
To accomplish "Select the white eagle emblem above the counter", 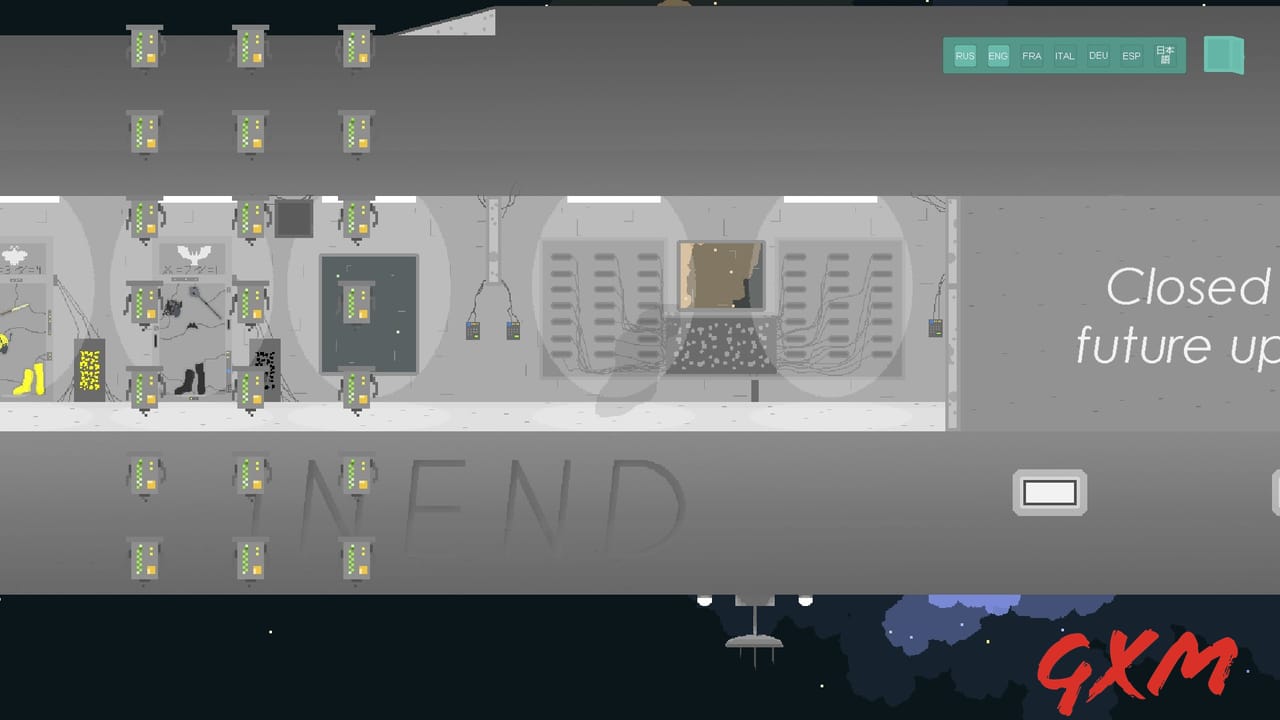I will coord(192,253).
